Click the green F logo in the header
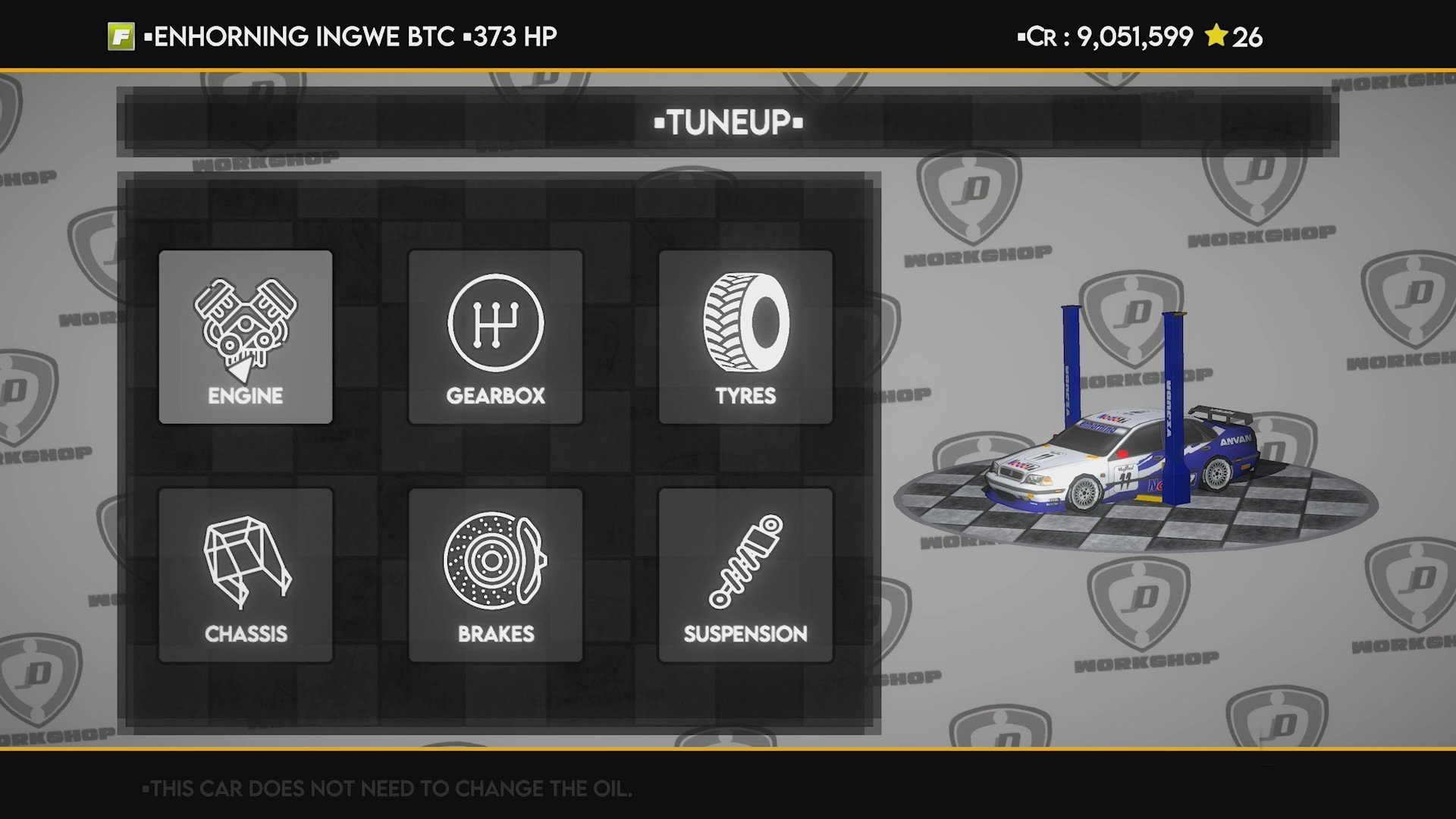This screenshot has width=1456, height=819. click(120, 33)
